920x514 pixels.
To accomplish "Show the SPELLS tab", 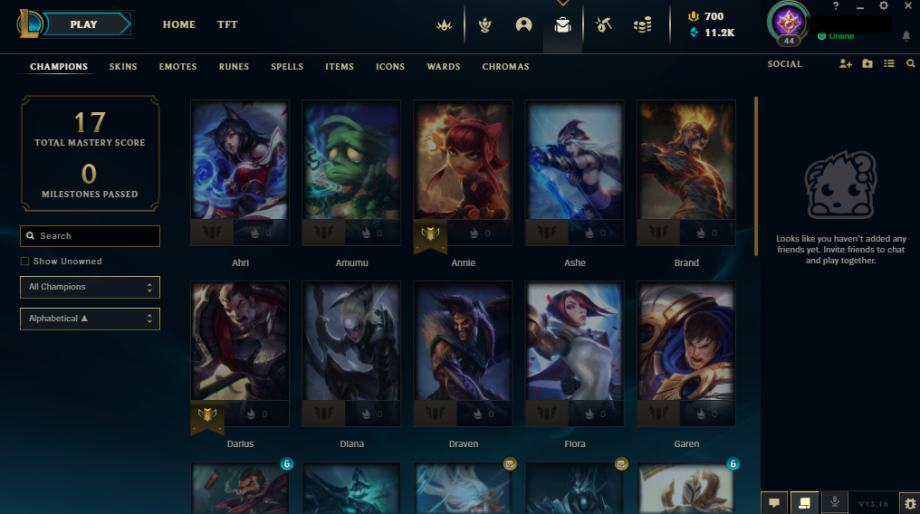I will (287, 67).
